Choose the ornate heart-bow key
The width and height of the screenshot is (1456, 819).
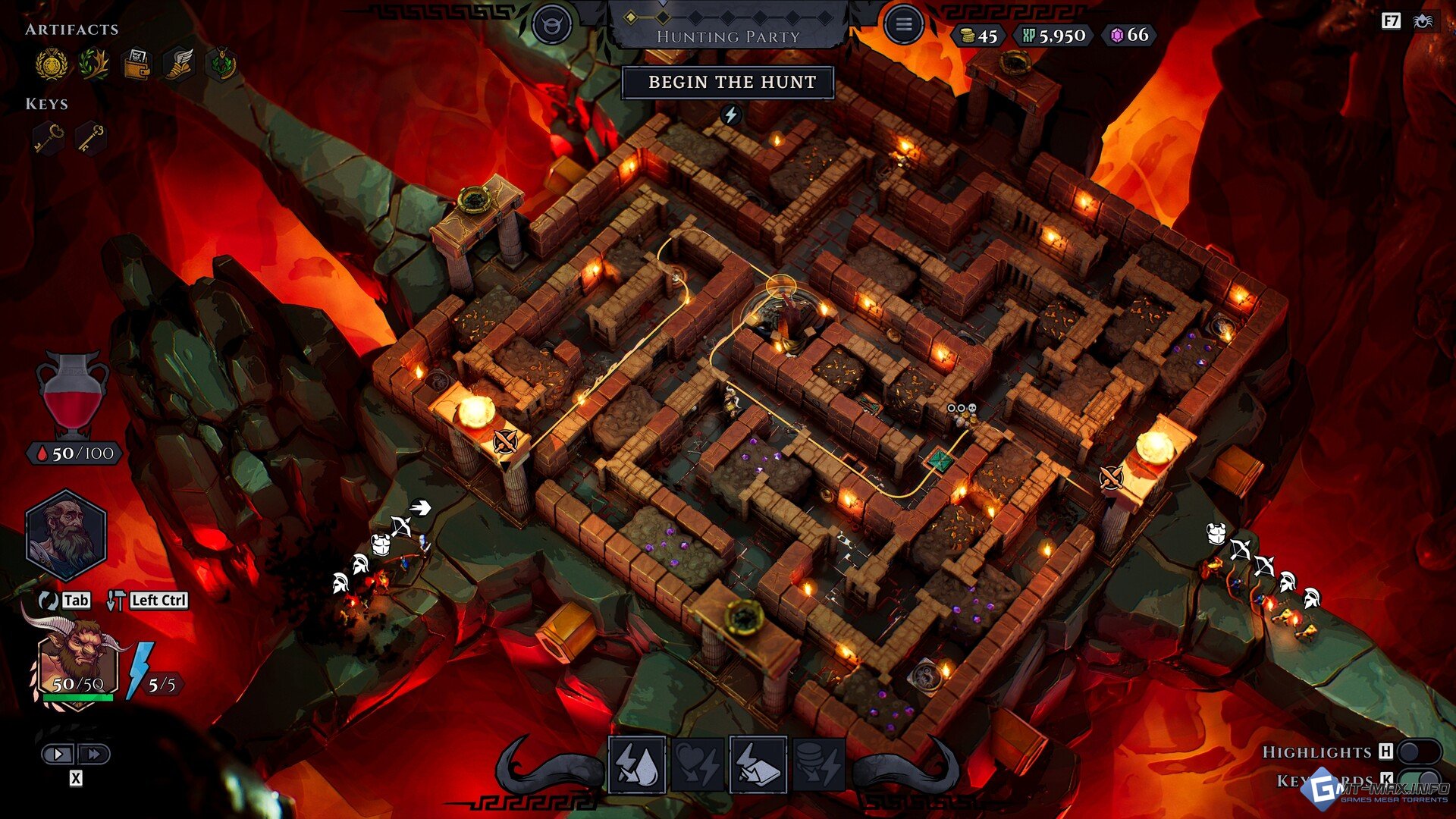(x=49, y=139)
